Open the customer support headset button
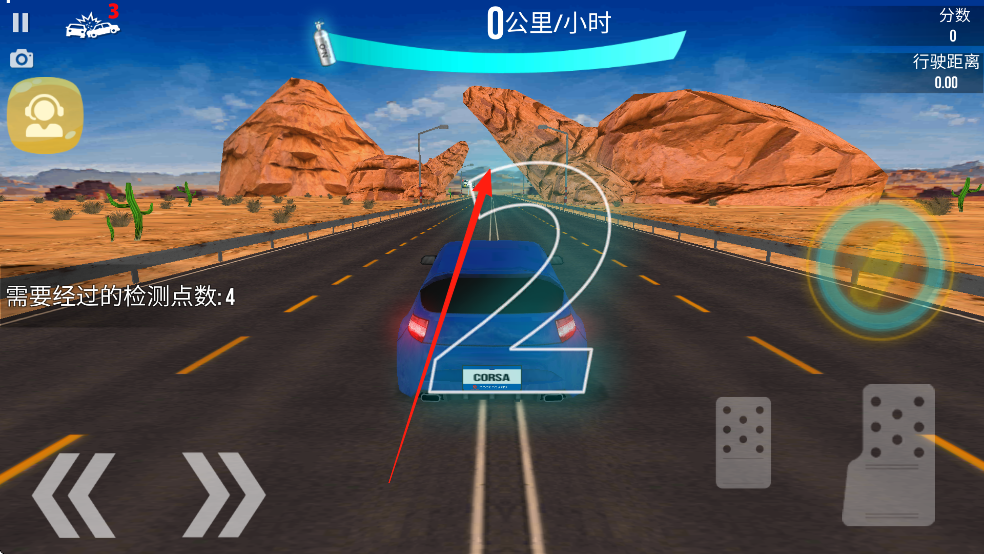This screenshot has height=554, width=984. [45, 115]
